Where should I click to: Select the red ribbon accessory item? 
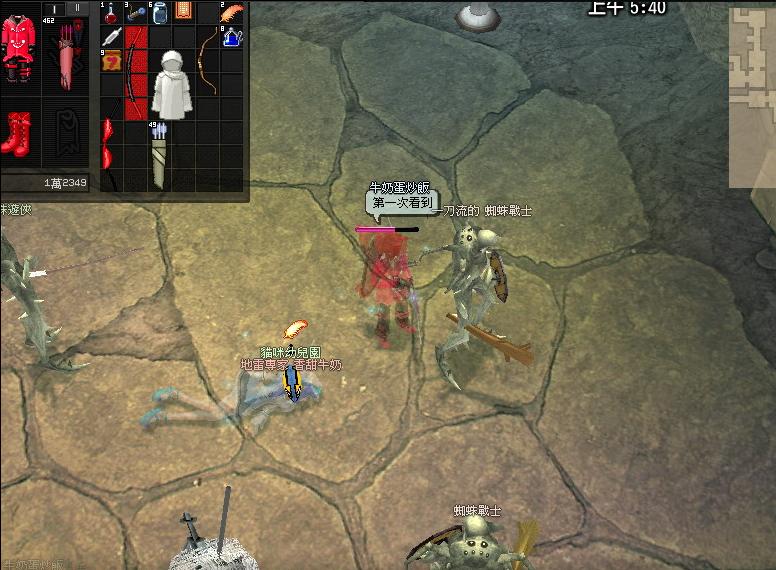(109, 145)
